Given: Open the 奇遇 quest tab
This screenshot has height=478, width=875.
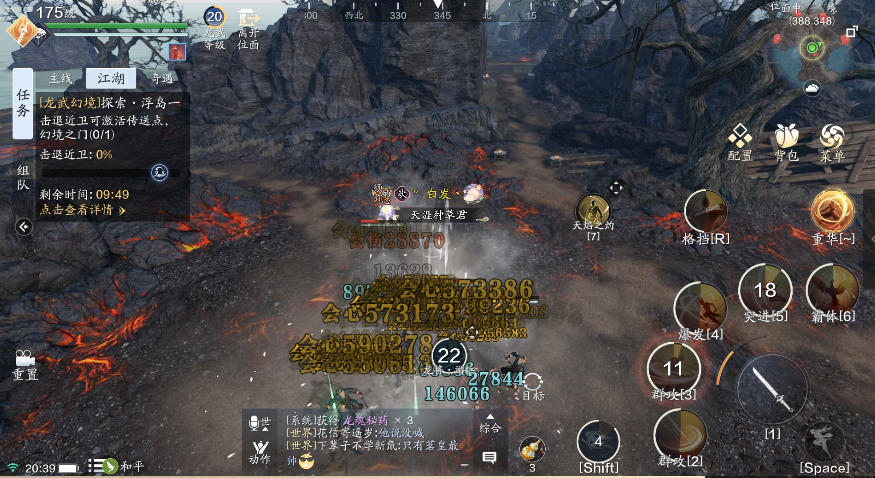Looking at the screenshot, I should pos(161,79).
